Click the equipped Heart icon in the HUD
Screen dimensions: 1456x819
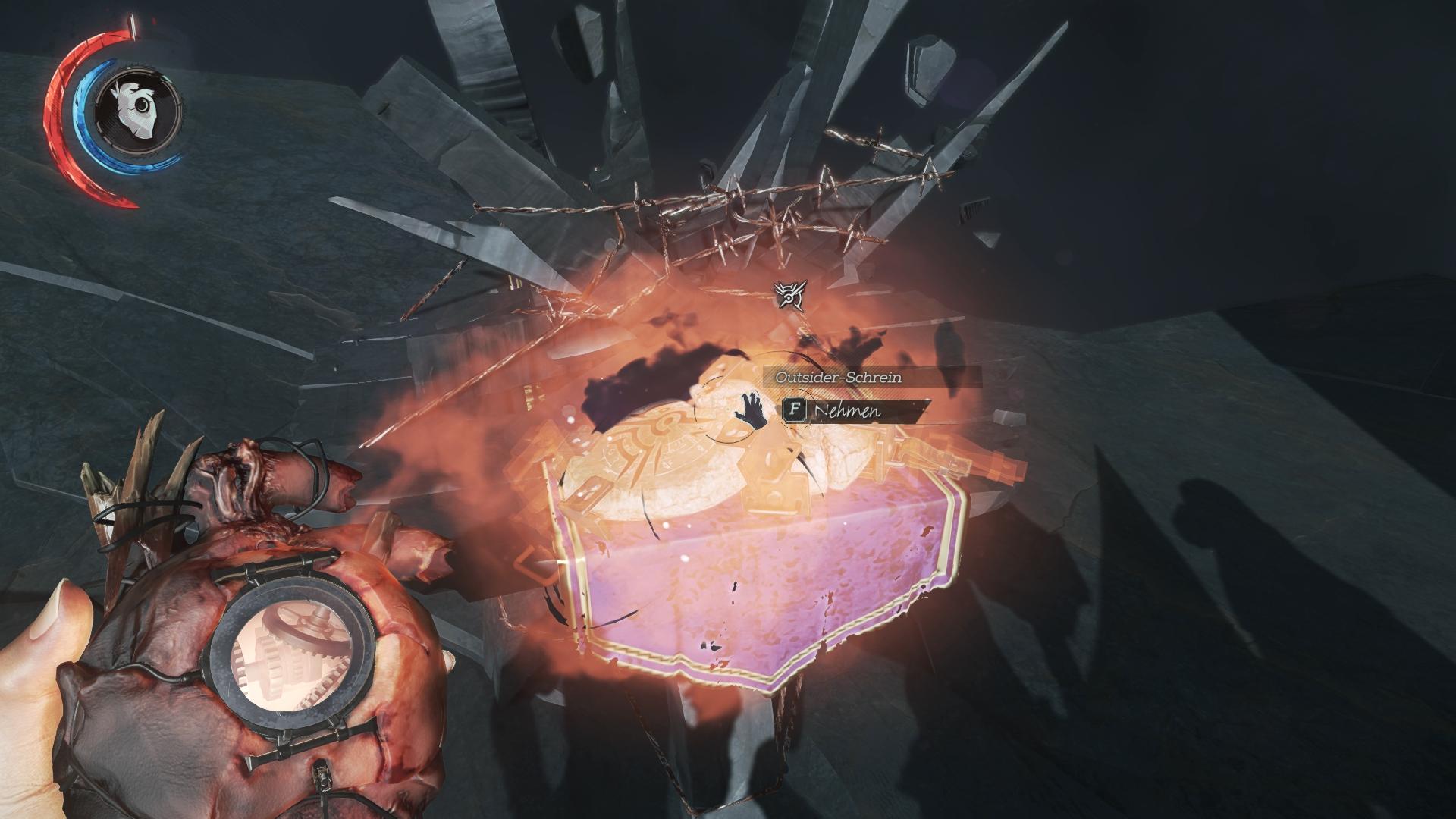pyautogui.click(x=139, y=106)
